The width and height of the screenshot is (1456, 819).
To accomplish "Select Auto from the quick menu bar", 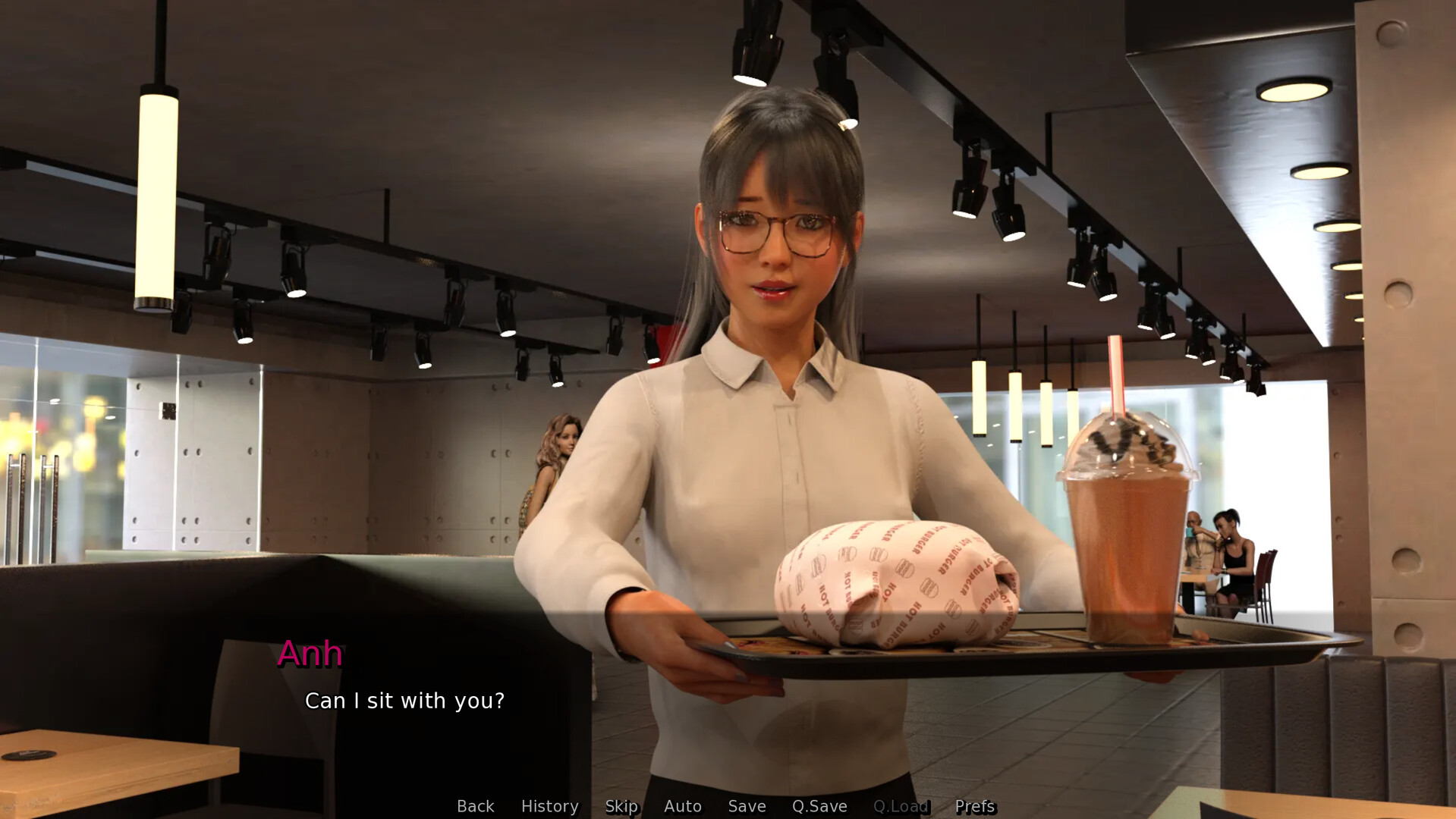I will pos(682,806).
